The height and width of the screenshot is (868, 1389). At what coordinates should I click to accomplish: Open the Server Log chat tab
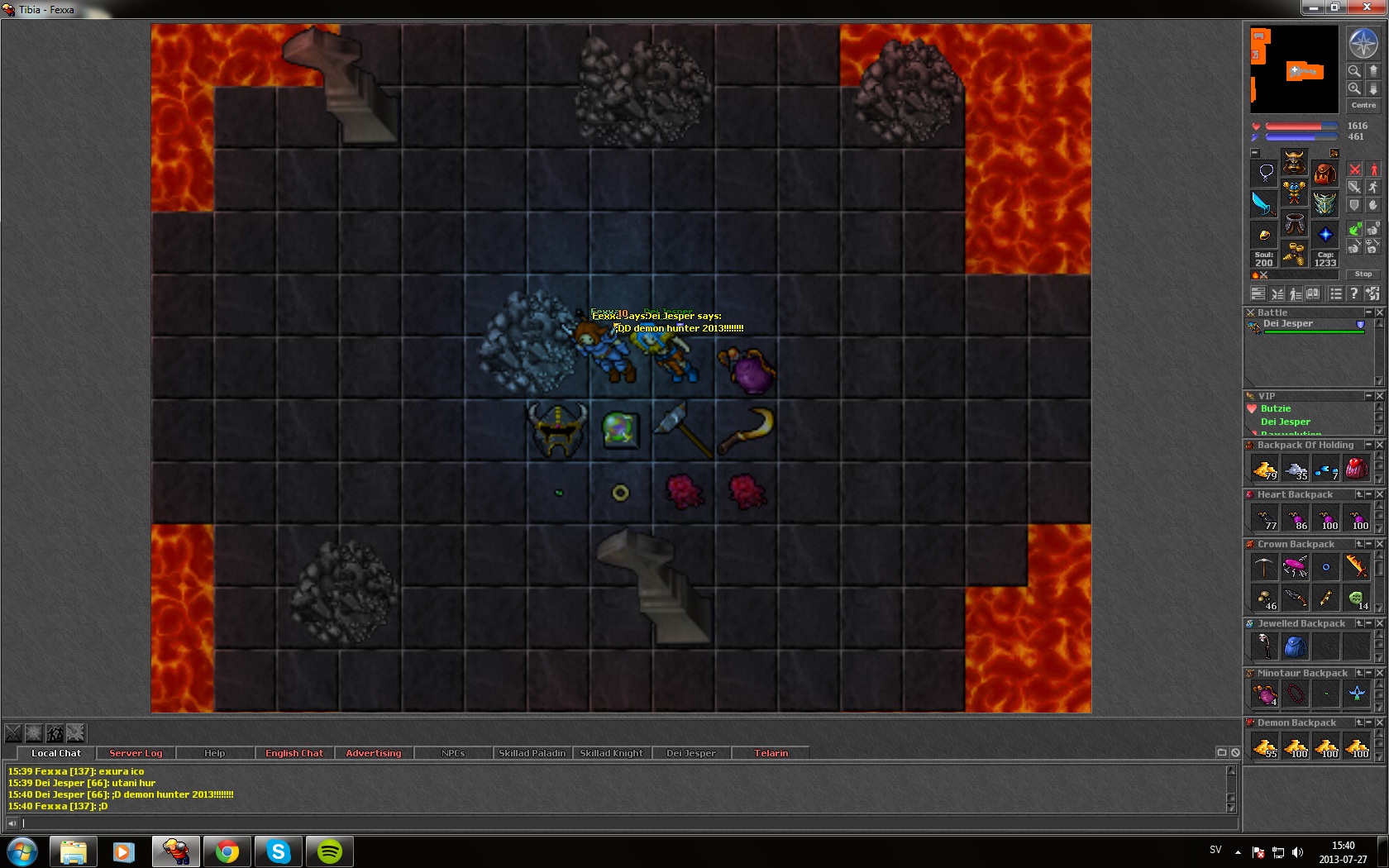pyautogui.click(x=136, y=753)
